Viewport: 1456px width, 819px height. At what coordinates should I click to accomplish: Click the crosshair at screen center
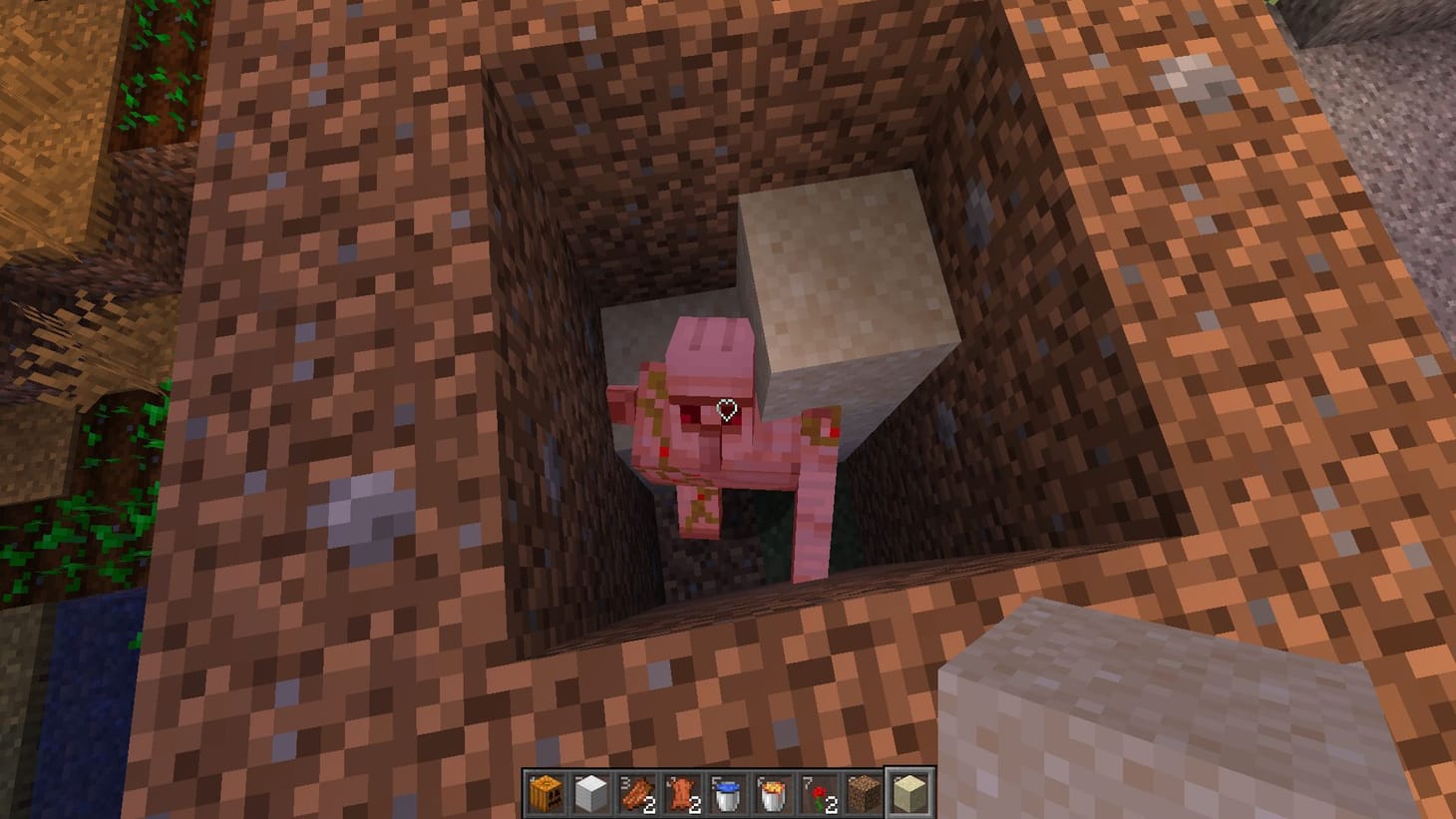[x=728, y=409]
